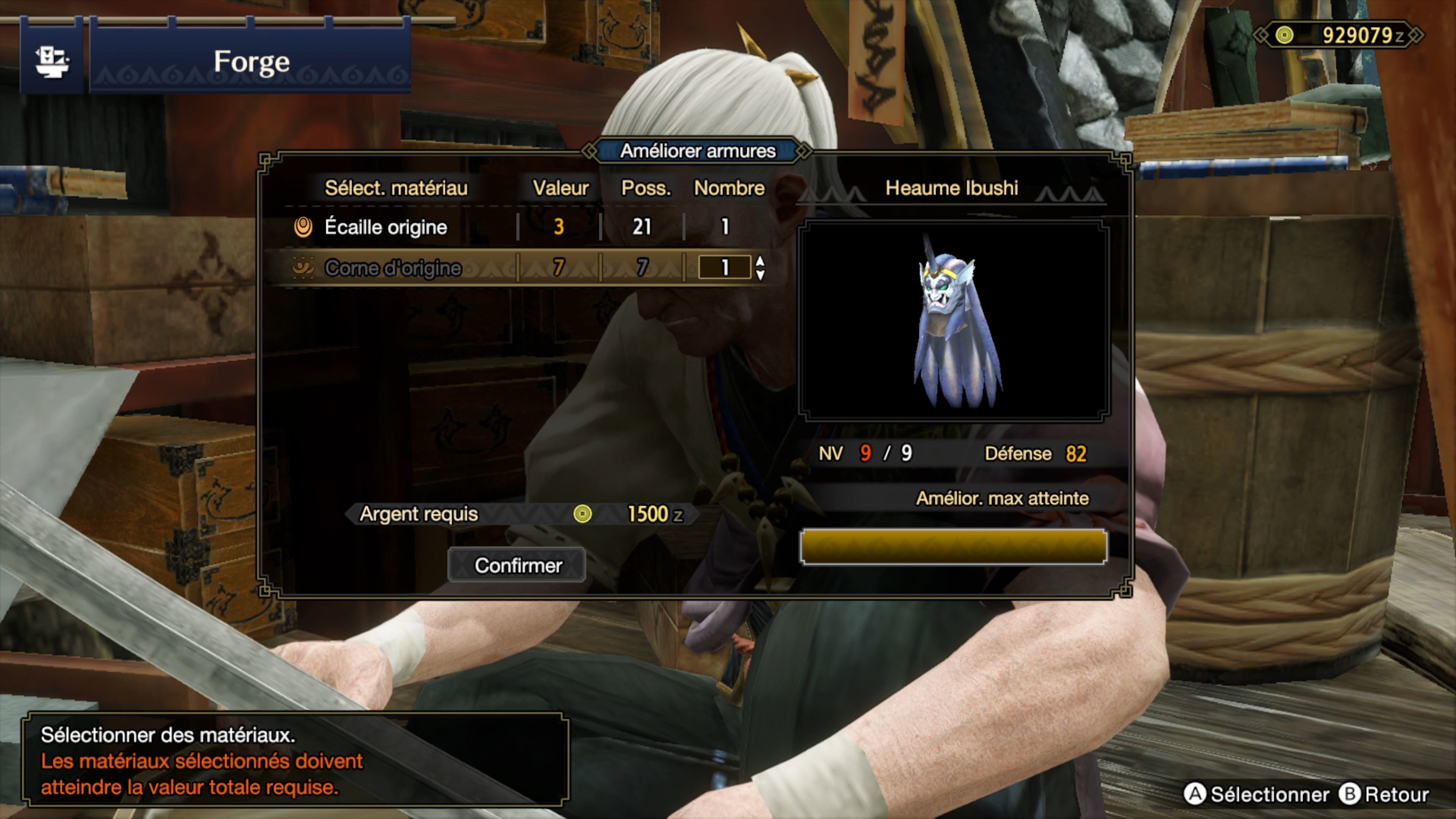
Task: Click the up arrow on the Nombre stepper
Action: (760, 261)
